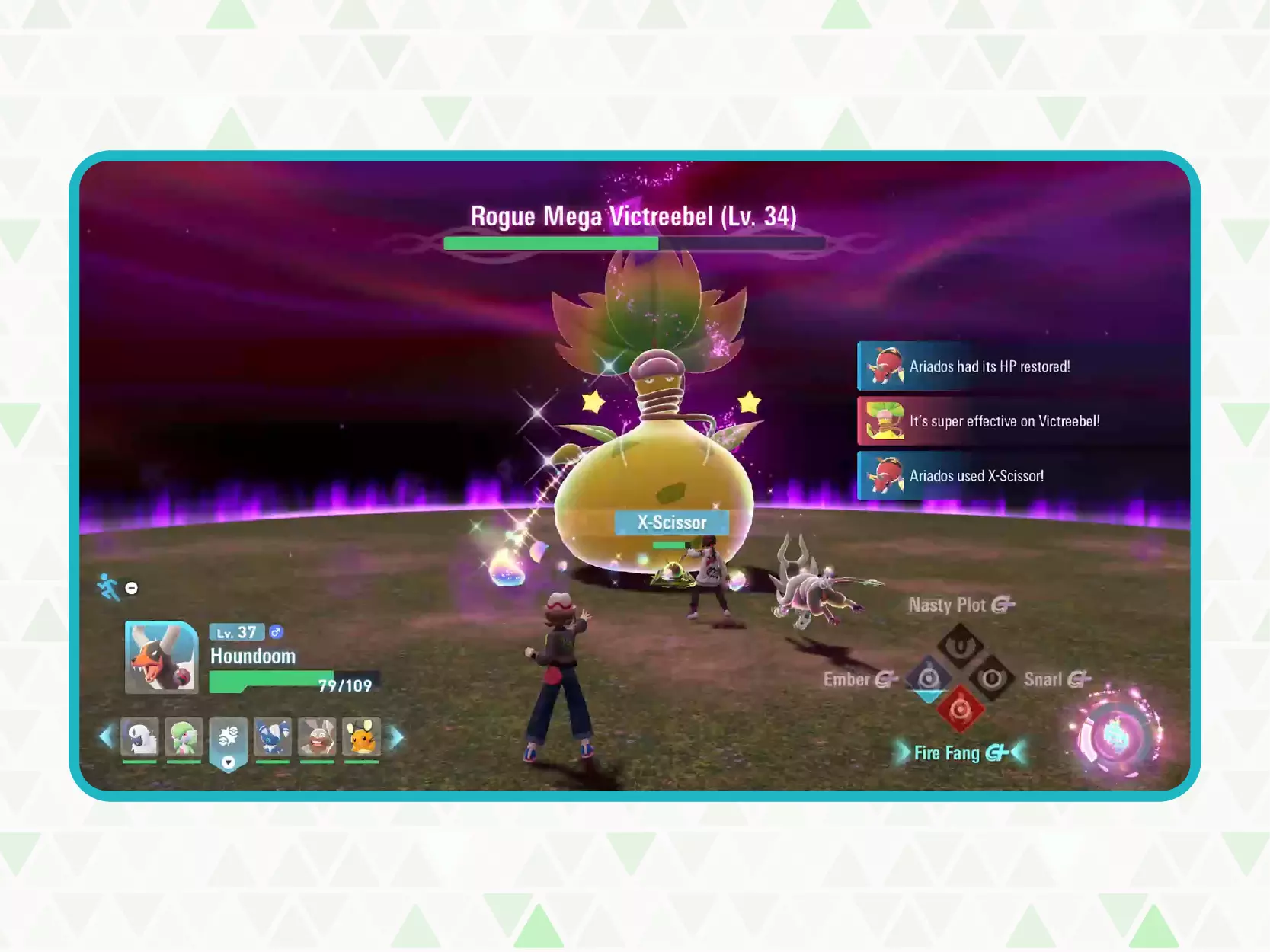Cycle the party bar left
This screenshot has height=952, width=1270.
[106, 736]
